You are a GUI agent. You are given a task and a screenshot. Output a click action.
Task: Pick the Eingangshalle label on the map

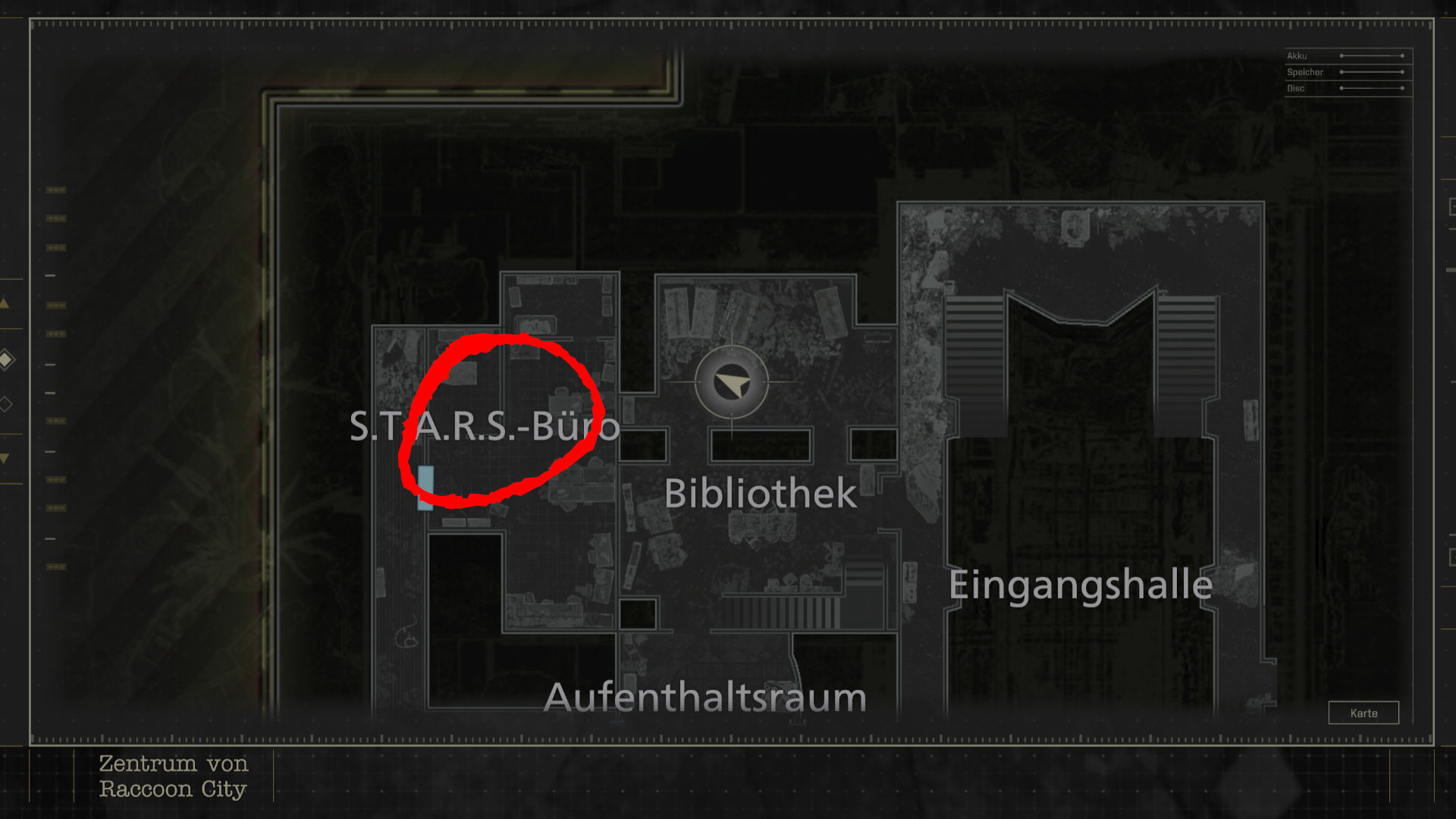click(x=1080, y=585)
